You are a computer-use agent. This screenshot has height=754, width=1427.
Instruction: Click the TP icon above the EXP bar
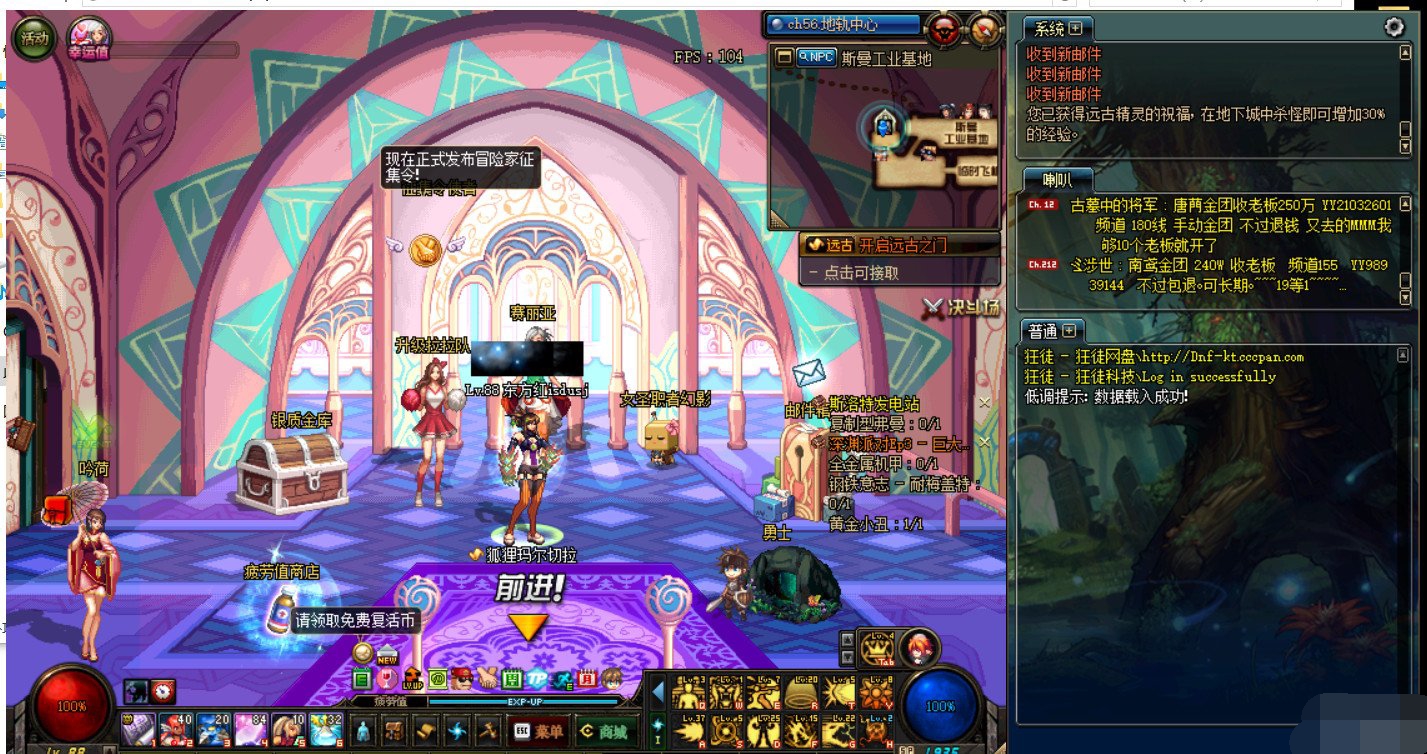[537, 679]
